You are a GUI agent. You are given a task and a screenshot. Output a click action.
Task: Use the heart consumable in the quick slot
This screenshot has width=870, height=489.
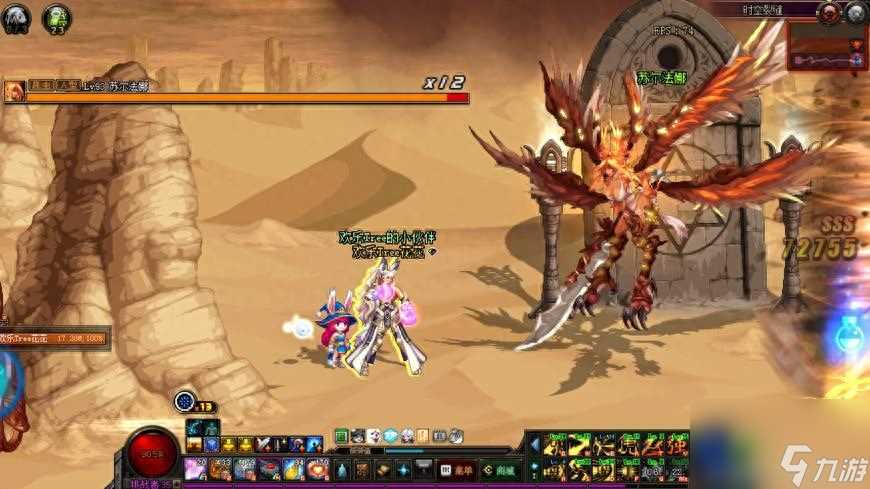[317, 468]
